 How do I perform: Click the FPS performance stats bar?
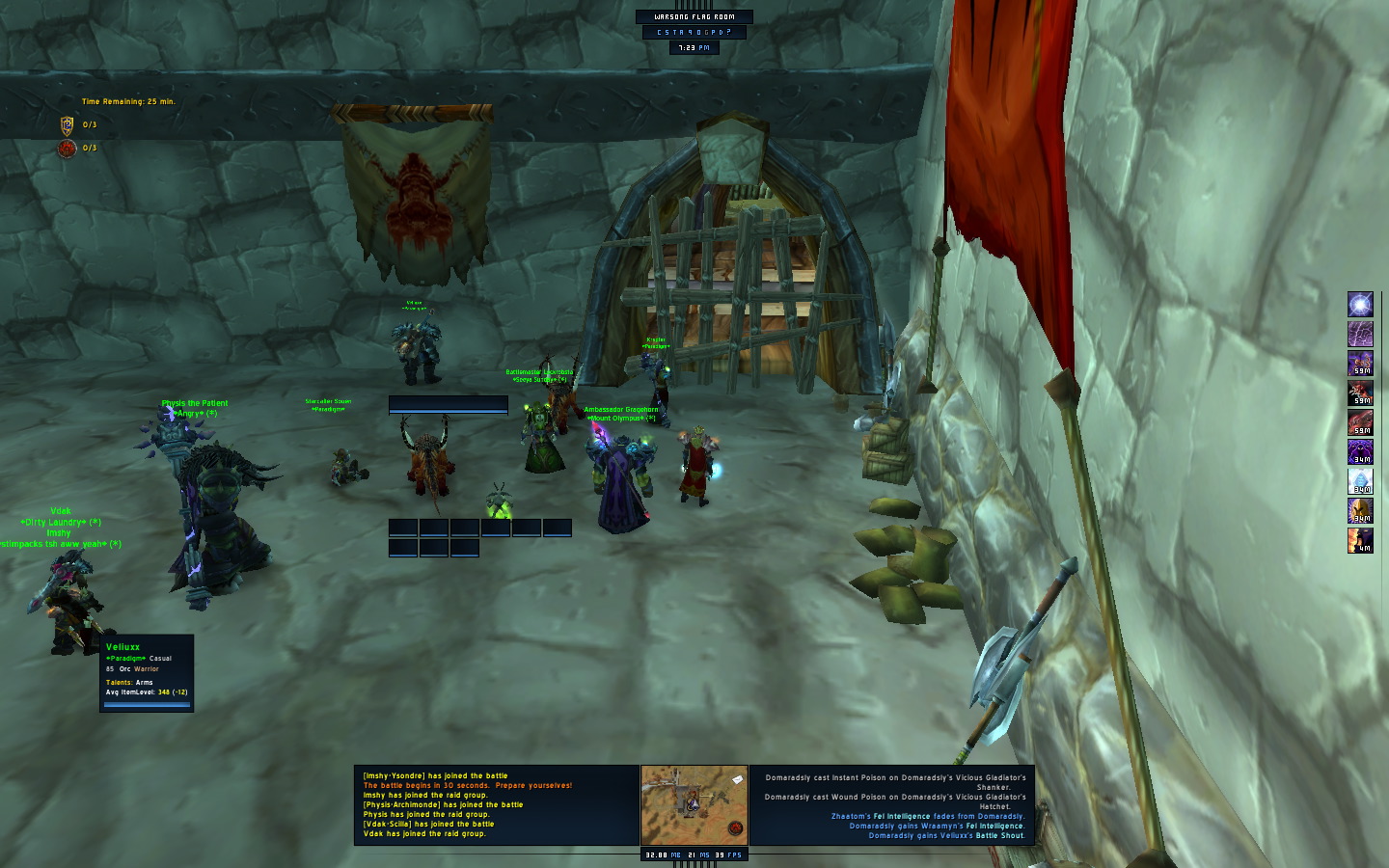694,854
